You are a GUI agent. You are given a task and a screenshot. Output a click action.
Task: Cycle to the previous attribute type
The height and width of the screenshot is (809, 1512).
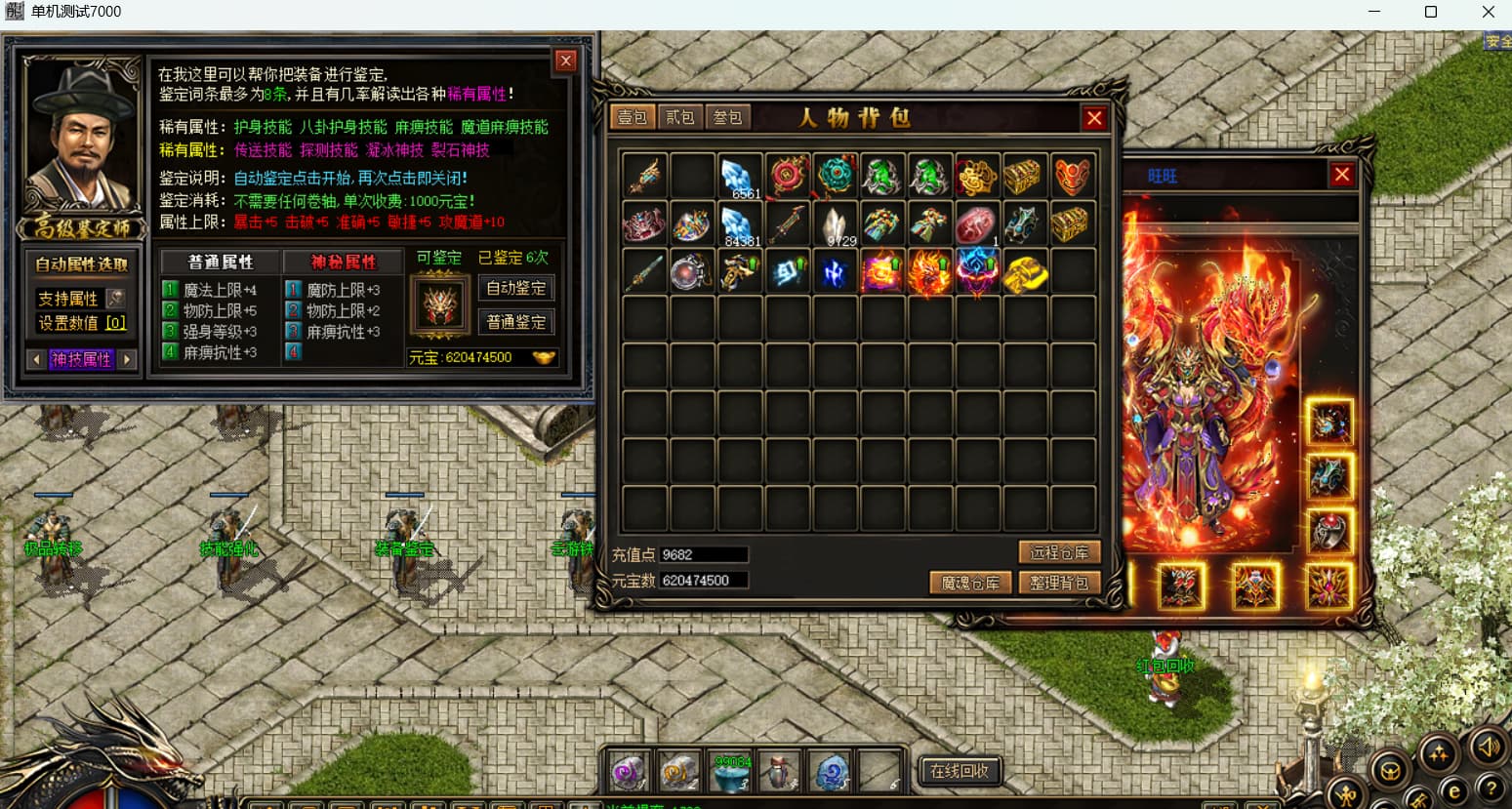(37, 359)
